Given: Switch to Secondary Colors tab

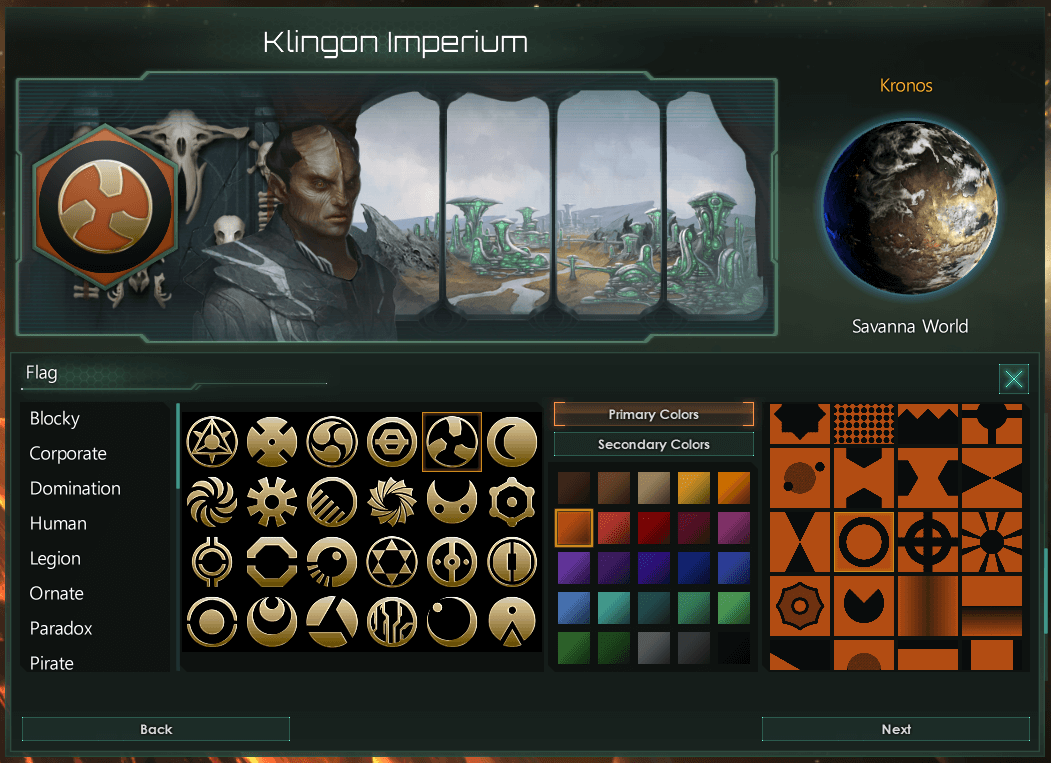Looking at the screenshot, I should click(x=653, y=444).
